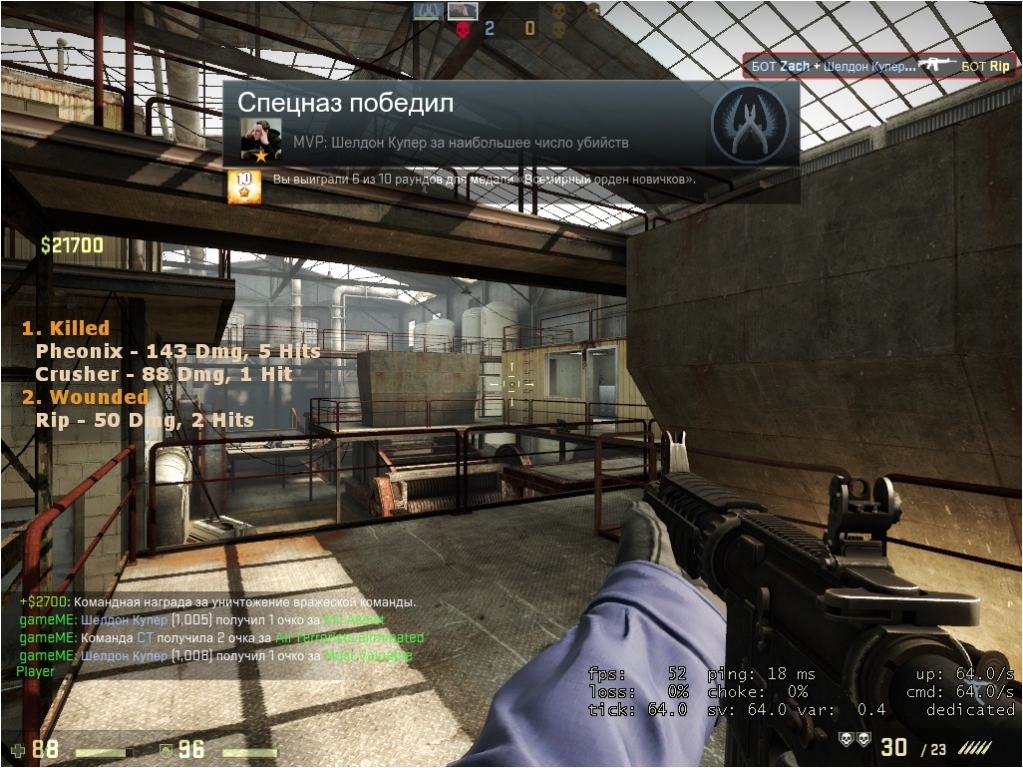
Task: Click the MVP player avatar in the win panel
Action: (x=261, y=140)
